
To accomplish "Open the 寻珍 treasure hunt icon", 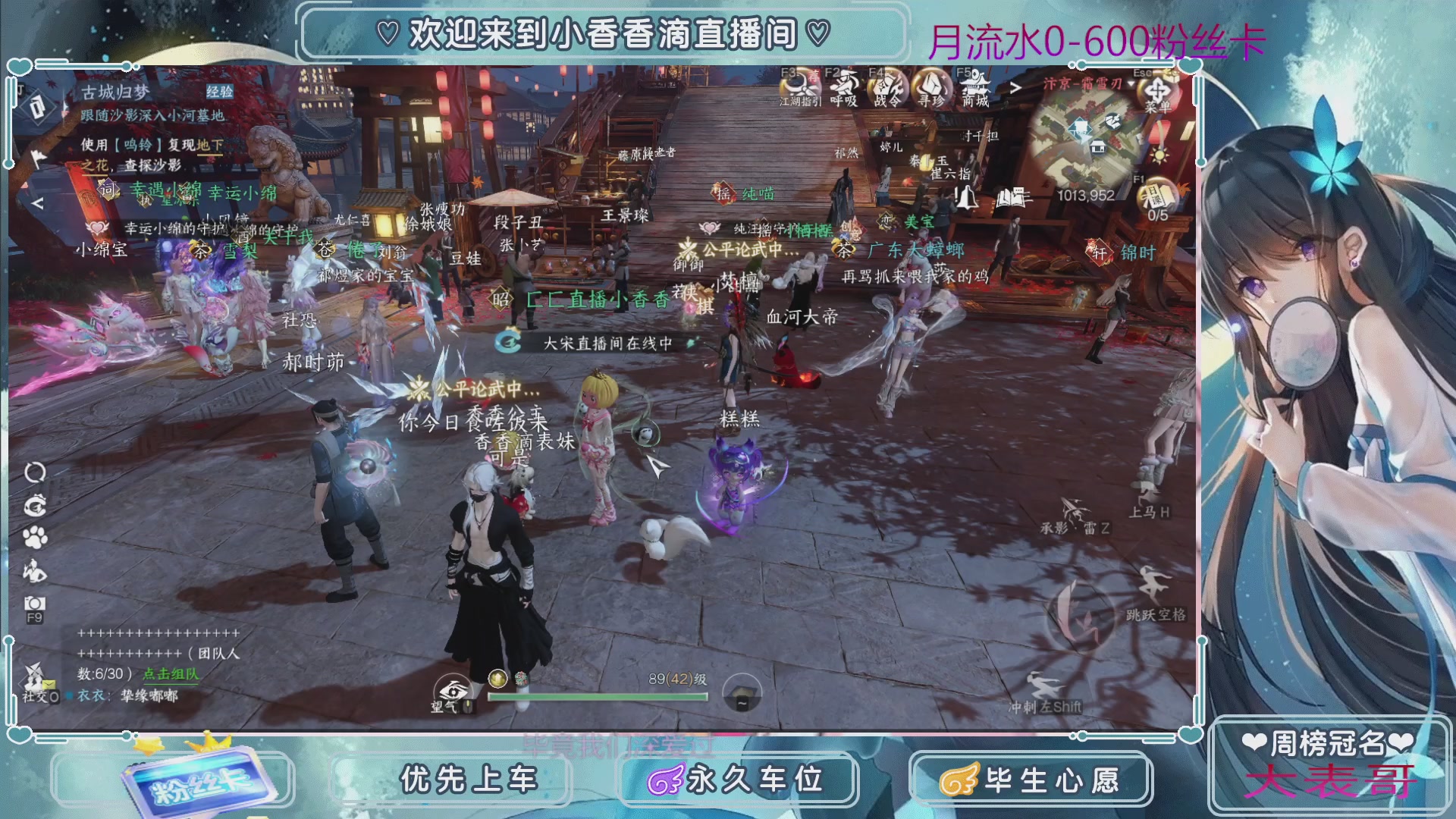I will [x=931, y=86].
